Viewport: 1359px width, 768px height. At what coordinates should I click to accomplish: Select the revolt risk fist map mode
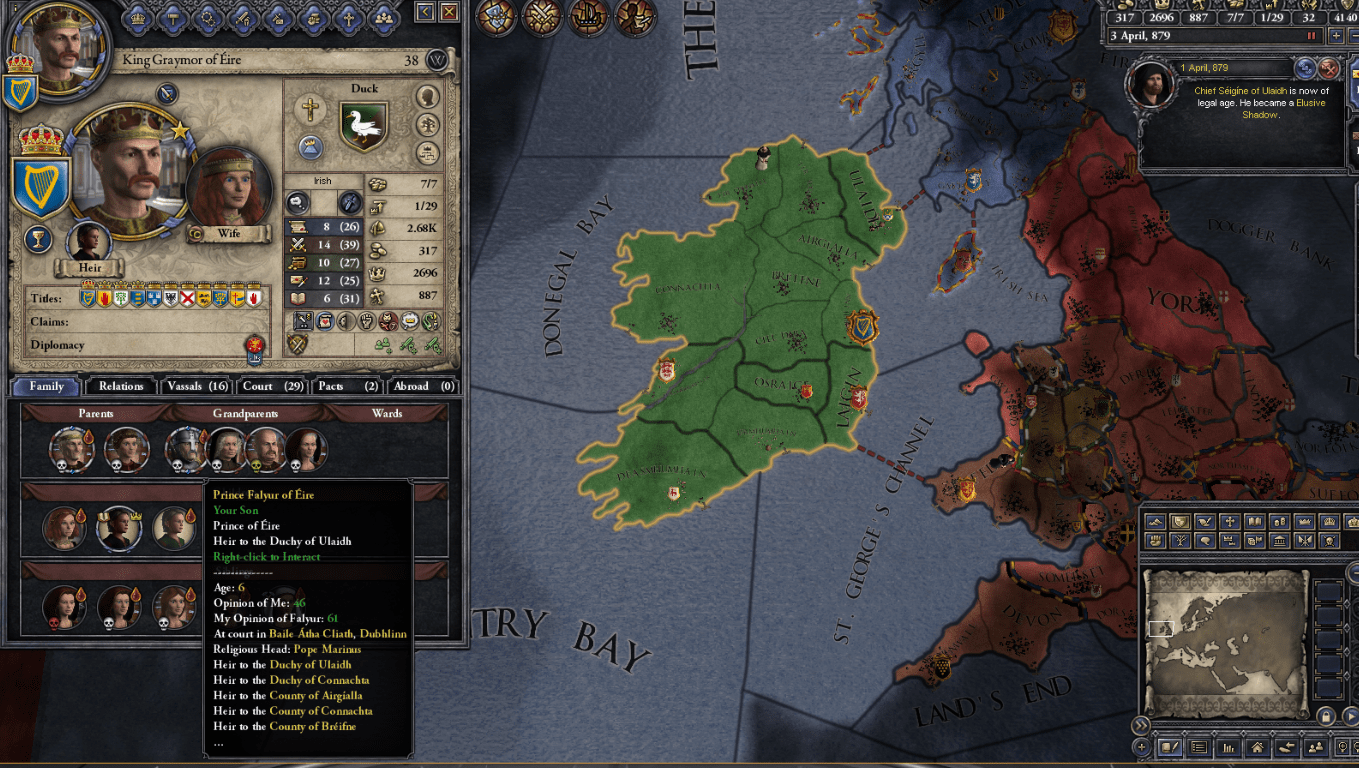pyautogui.click(x=1155, y=540)
